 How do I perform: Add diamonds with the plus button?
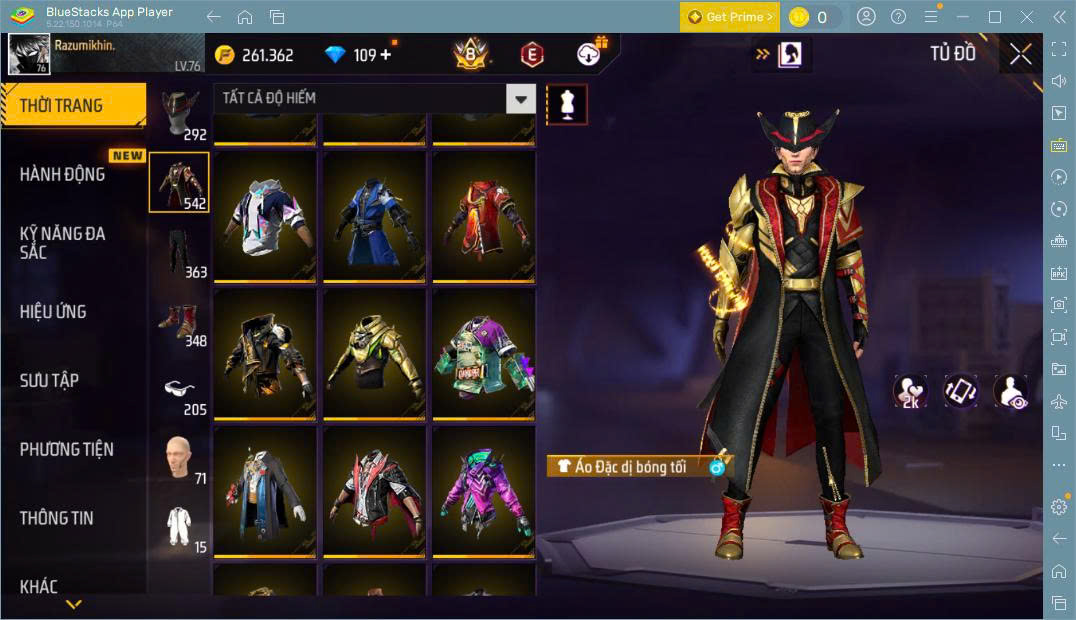(x=386, y=55)
